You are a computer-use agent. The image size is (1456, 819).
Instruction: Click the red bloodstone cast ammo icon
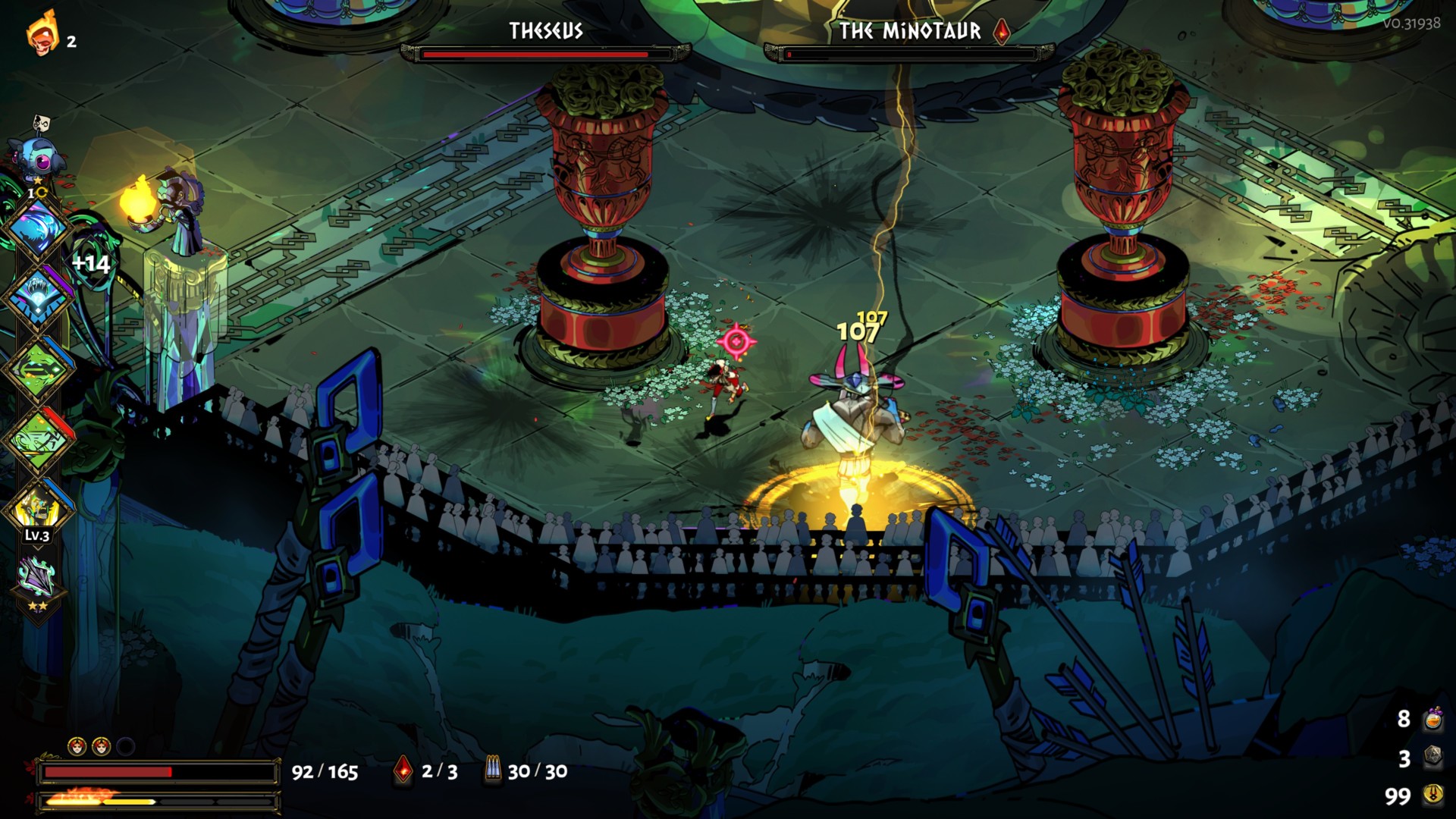click(x=403, y=771)
